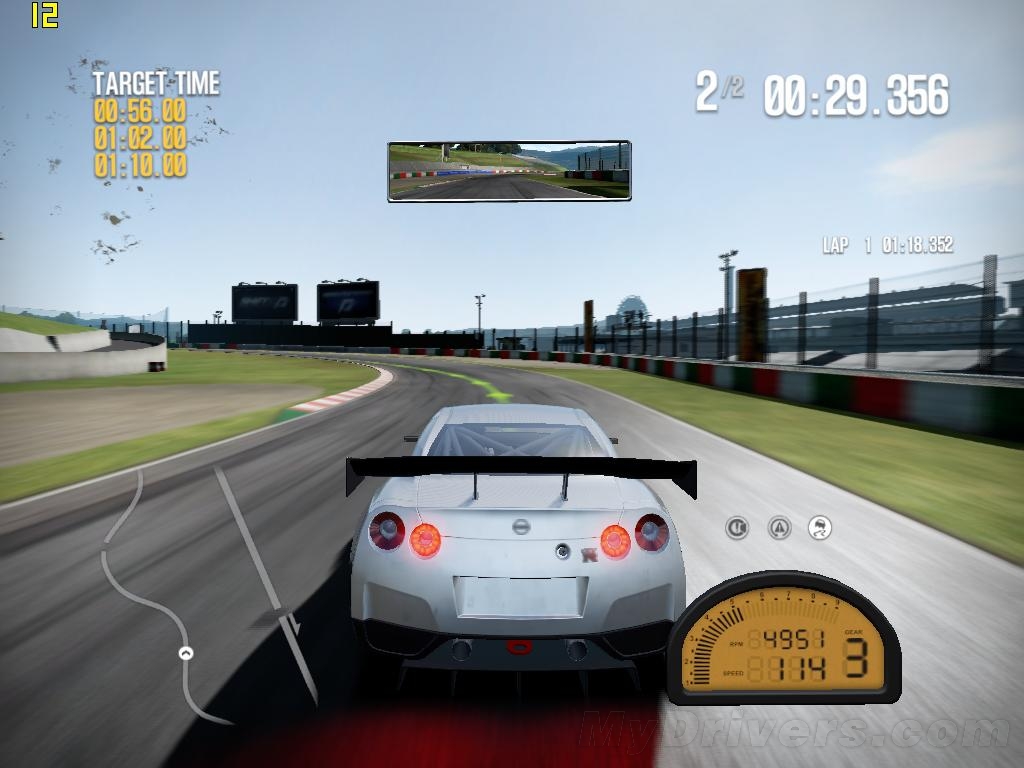Screen dimensions: 1024x768
Task: Select the player marker on the track map
Action: [185, 654]
